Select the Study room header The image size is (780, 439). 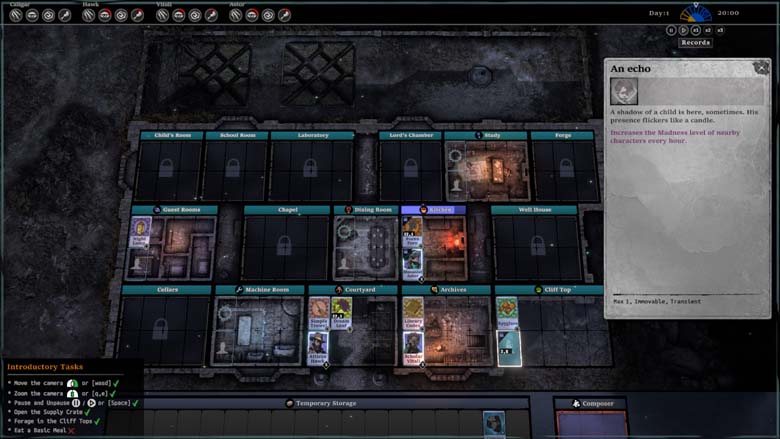tap(486, 135)
